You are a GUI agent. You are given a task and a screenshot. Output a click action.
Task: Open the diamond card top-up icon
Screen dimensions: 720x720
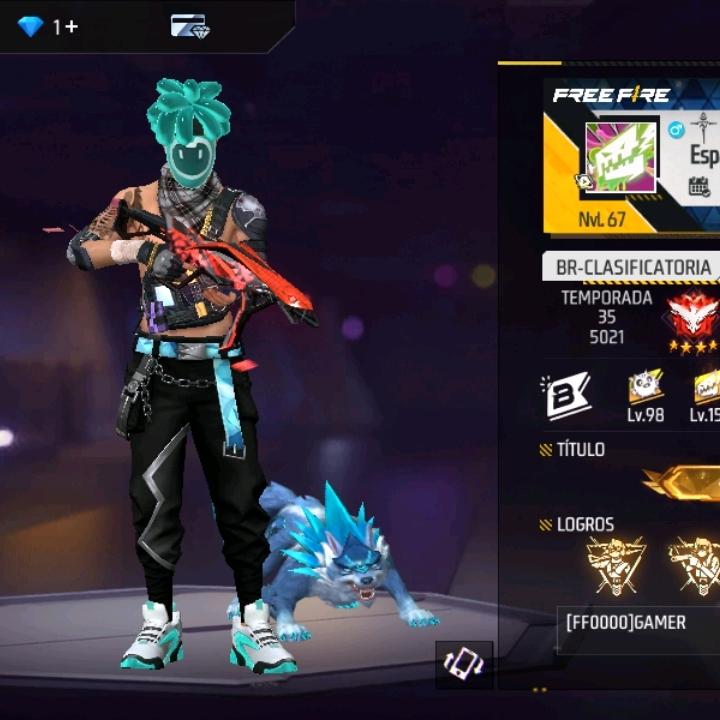[188, 26]
